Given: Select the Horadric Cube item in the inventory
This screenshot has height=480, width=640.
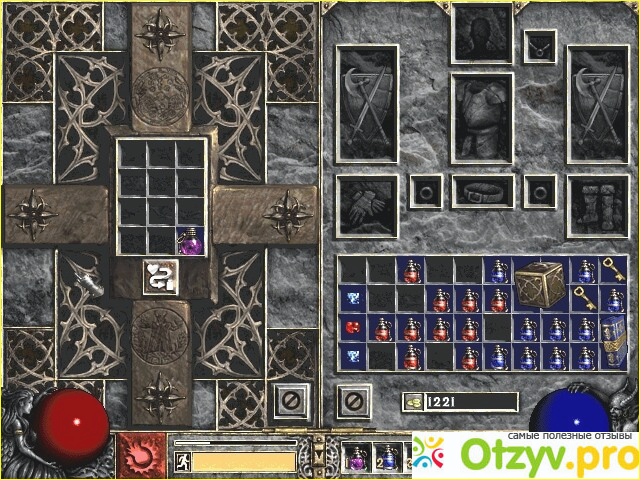Looking at the screenshot, I should pyautogui.click(x=540, y=283).
